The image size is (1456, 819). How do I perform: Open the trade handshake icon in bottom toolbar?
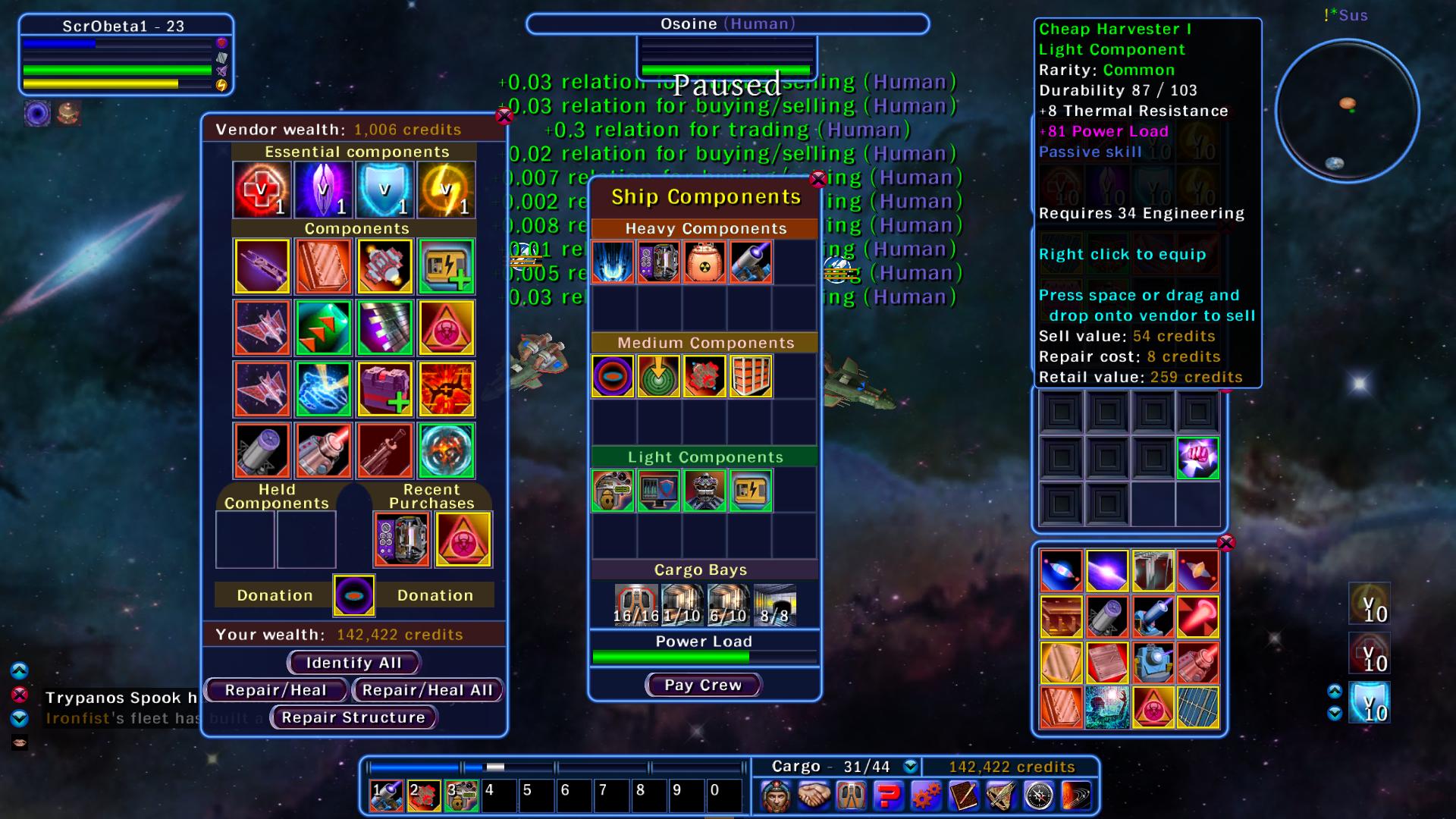pyautogui.click(x=812, y=794)
